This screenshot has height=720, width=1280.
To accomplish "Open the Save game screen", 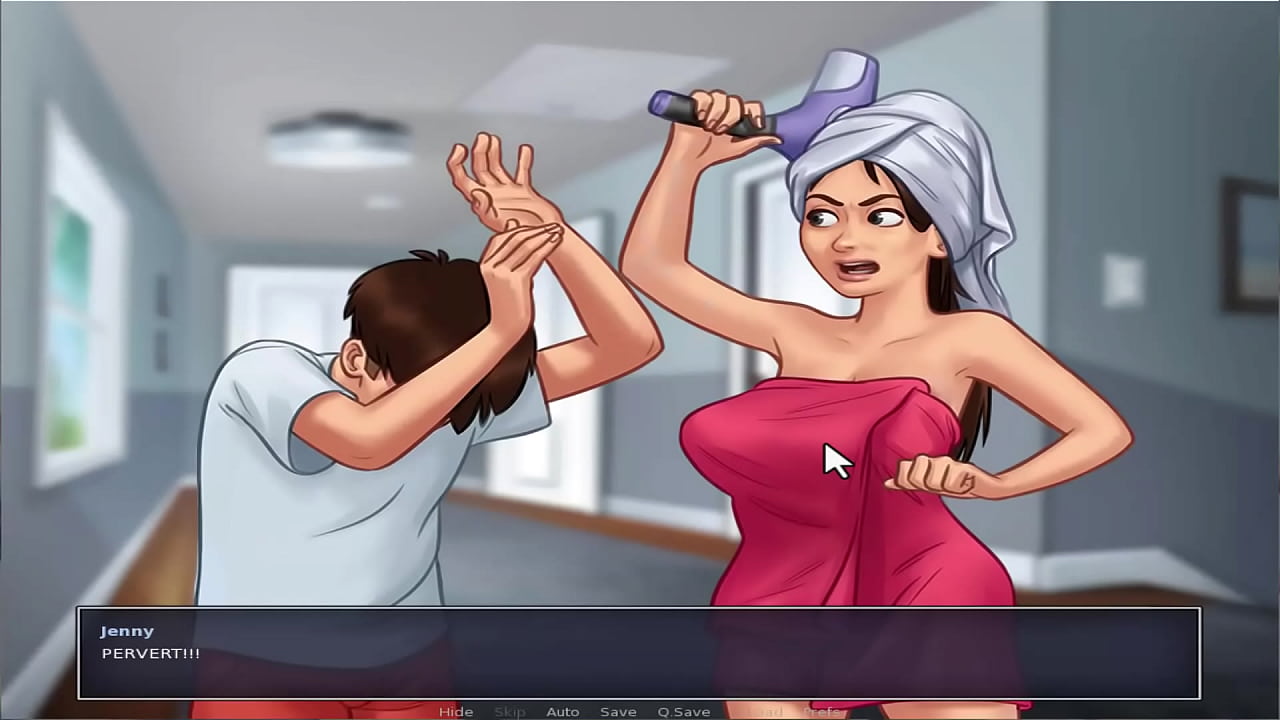I will (x=618, y=712).
